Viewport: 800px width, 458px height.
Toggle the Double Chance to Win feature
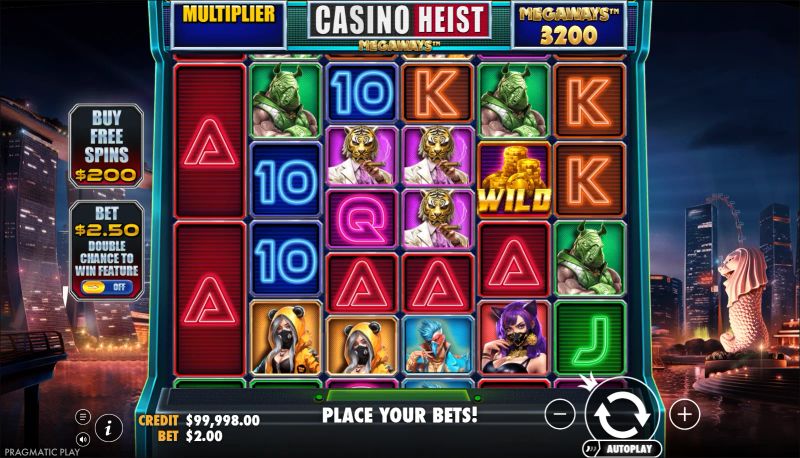[105, 286]
